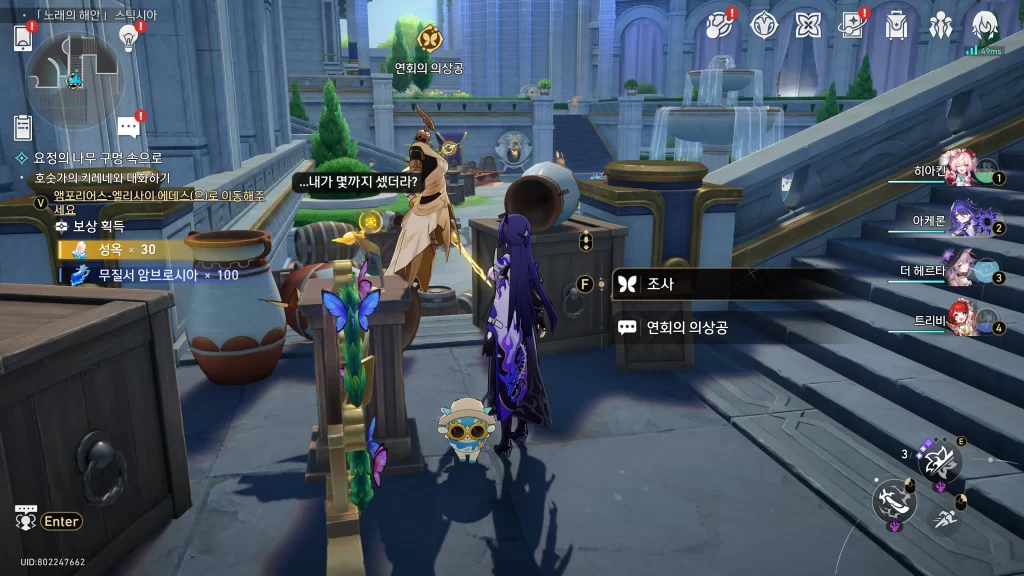Open the character portrait menu icon
The width and height of the screenshot is (1024, 576).
(x=986, y=25)
